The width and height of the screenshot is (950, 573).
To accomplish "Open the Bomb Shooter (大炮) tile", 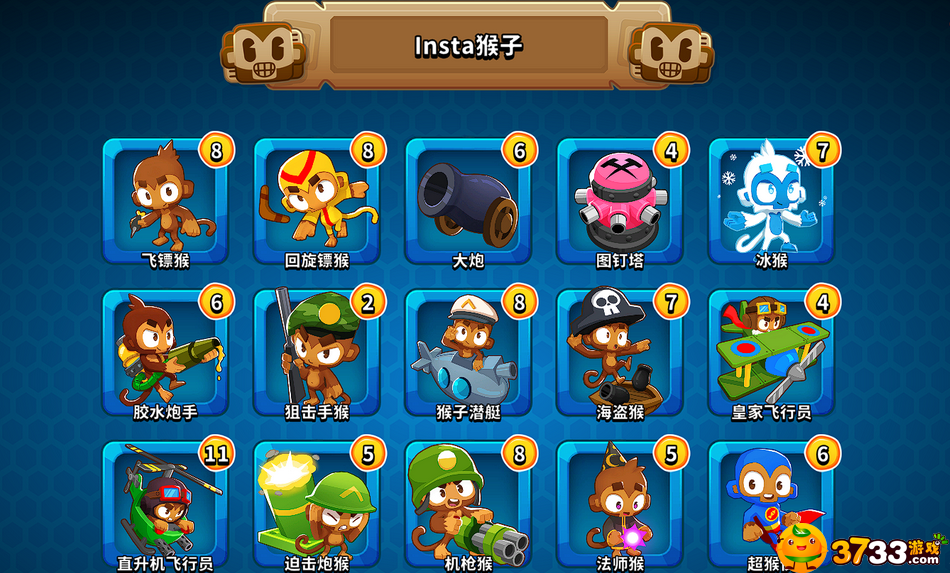I will pos(468,200).
